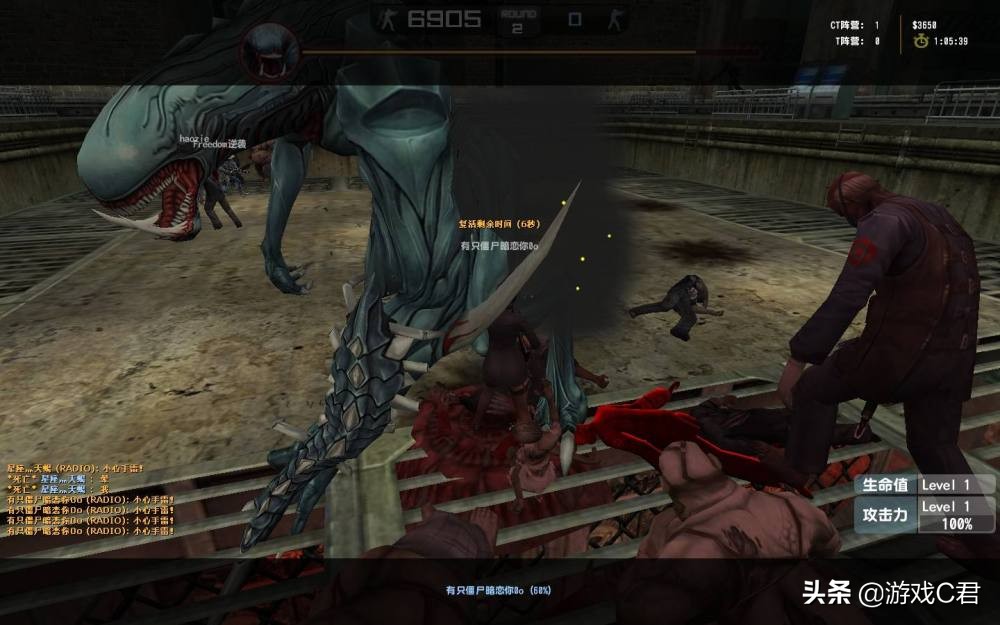Select the 攻击力 Level 1 upgrade row
This screenshot has width=1000, height=625.
pyautogui.click(x=925, y=514)
